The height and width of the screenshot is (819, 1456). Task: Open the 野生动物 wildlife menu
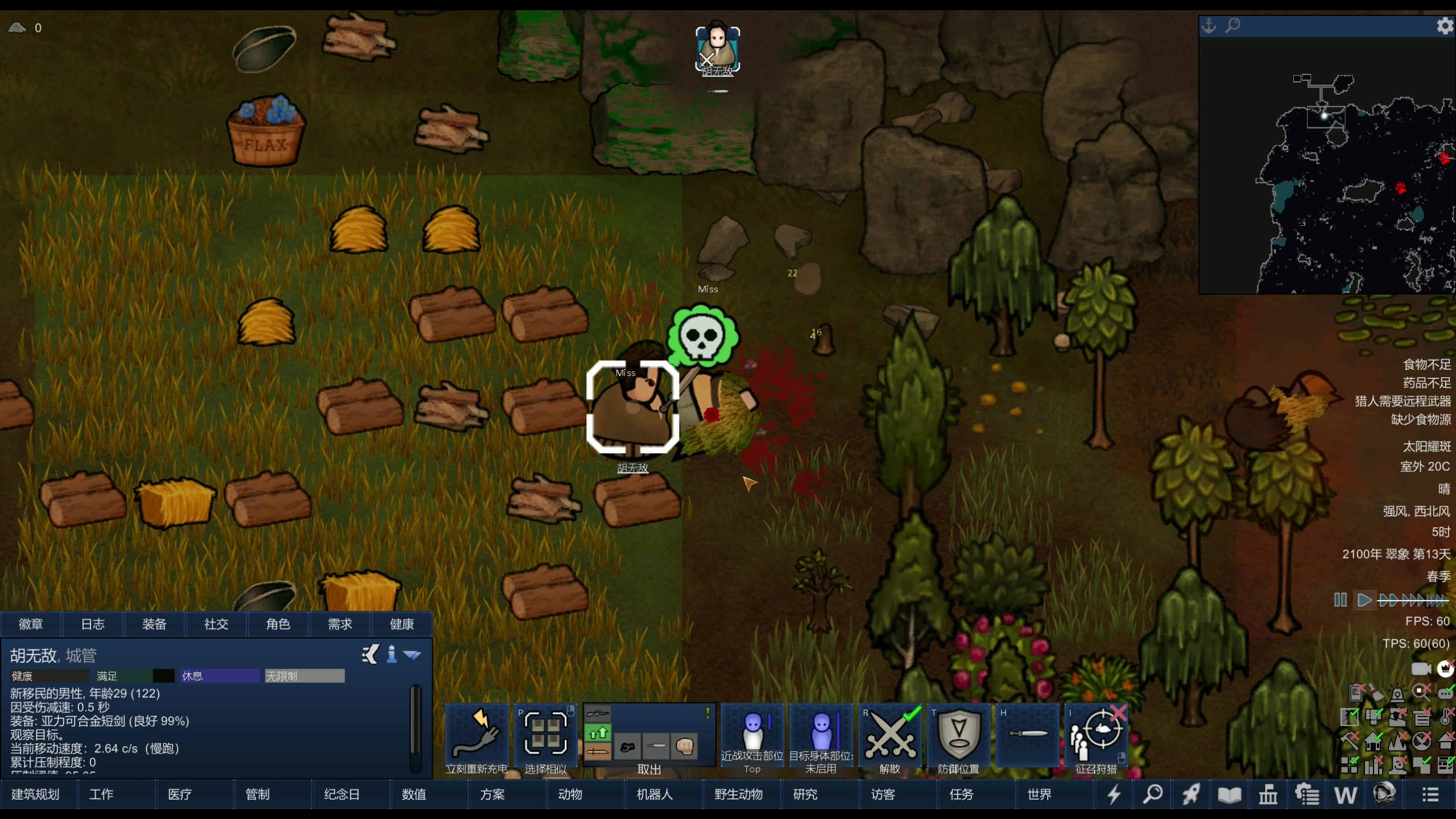(x=738, y=794)
